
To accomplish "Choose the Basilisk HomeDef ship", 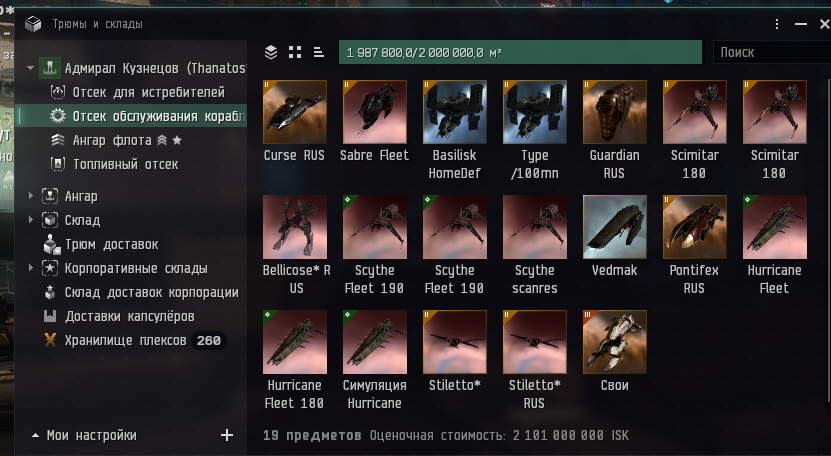I will pyautogui.click(x=454, y=112).
